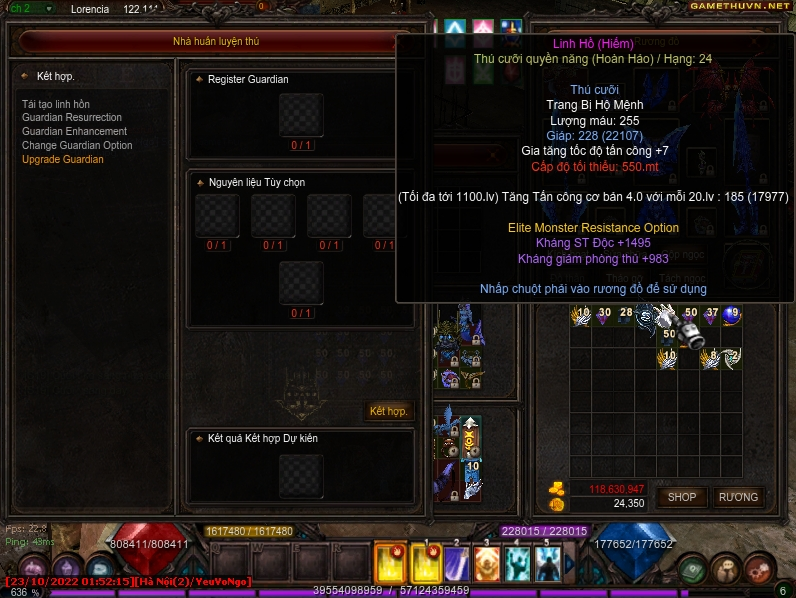
Task: Use the skill in hotbar slot 3
Action: click(487, 562)
